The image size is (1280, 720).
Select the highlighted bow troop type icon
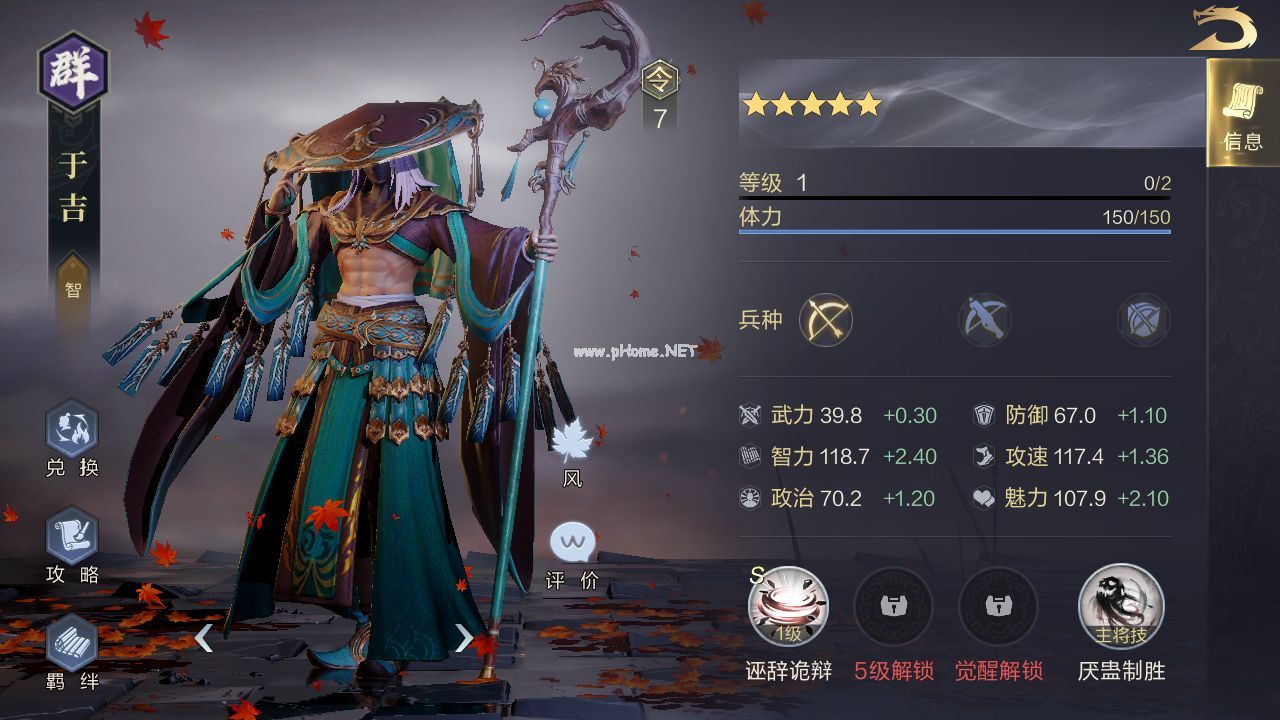coord(826,321)
